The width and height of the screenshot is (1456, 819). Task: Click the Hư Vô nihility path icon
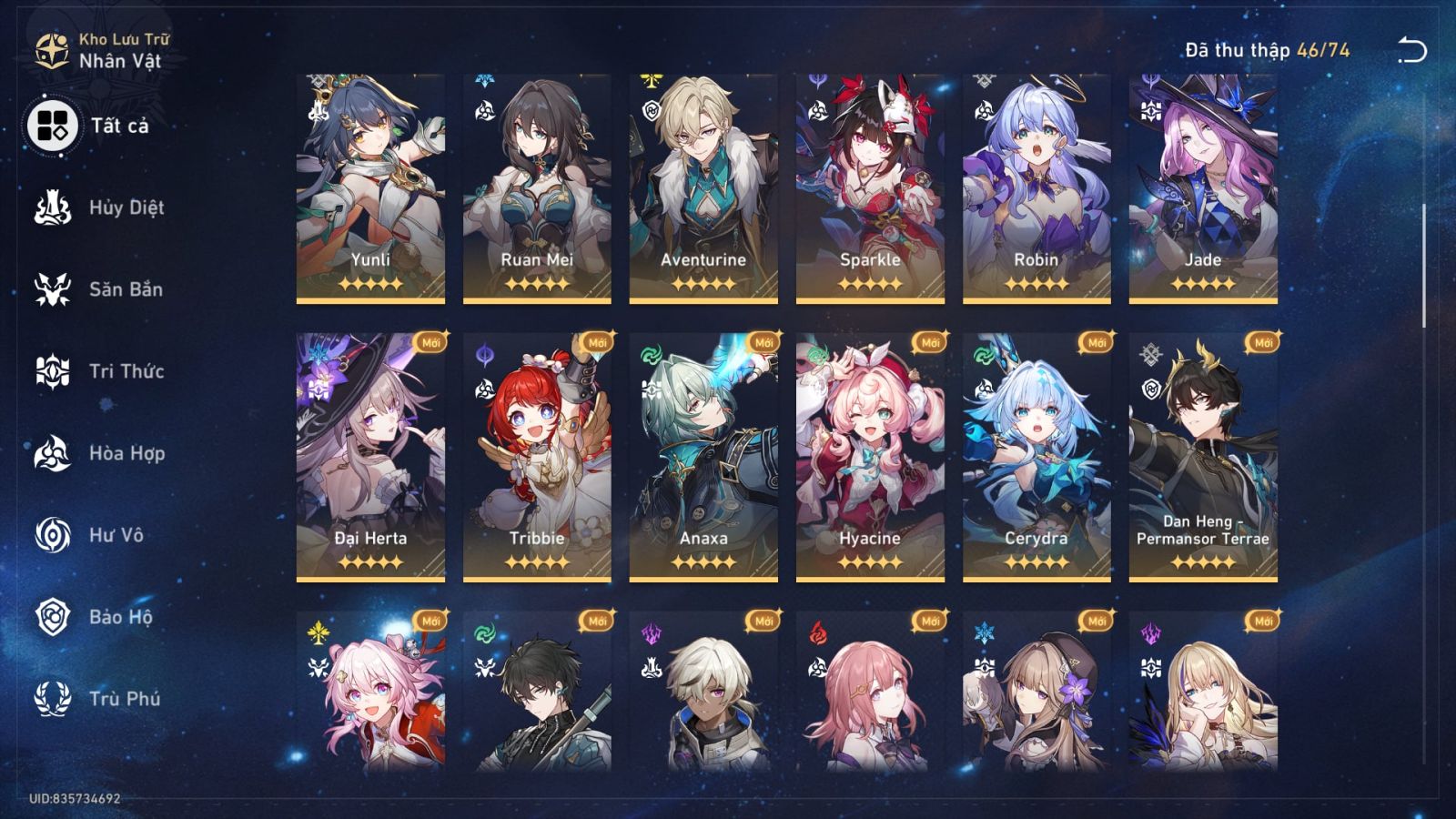tap(52, 535)
